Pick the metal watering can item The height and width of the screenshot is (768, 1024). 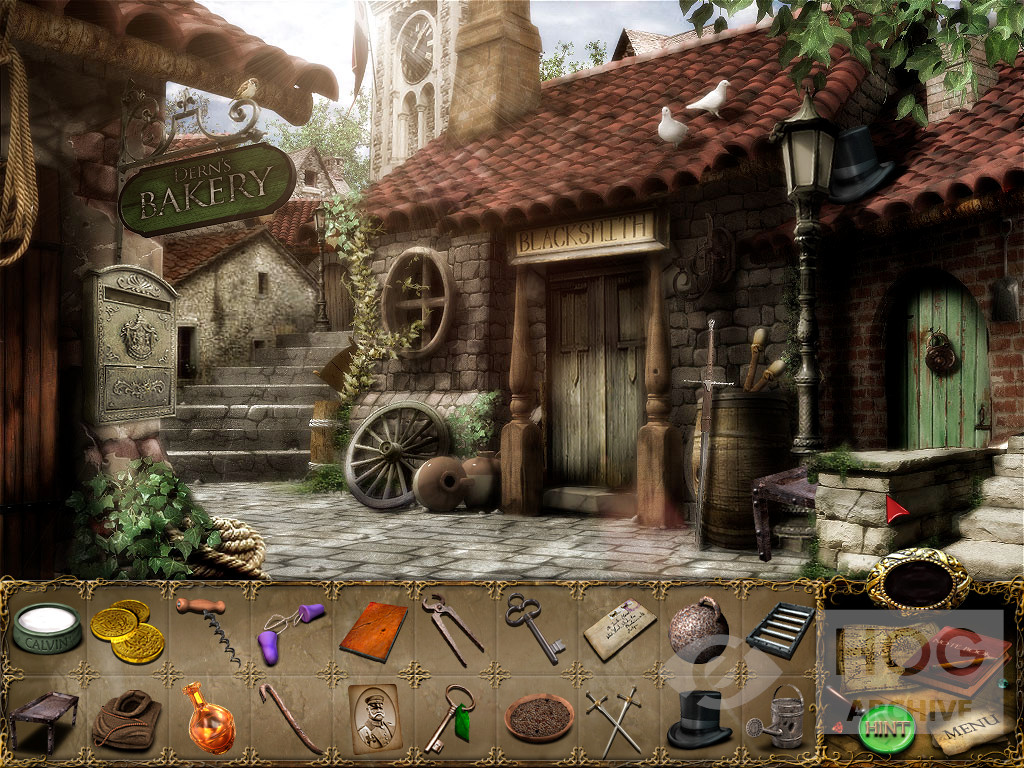779,718
